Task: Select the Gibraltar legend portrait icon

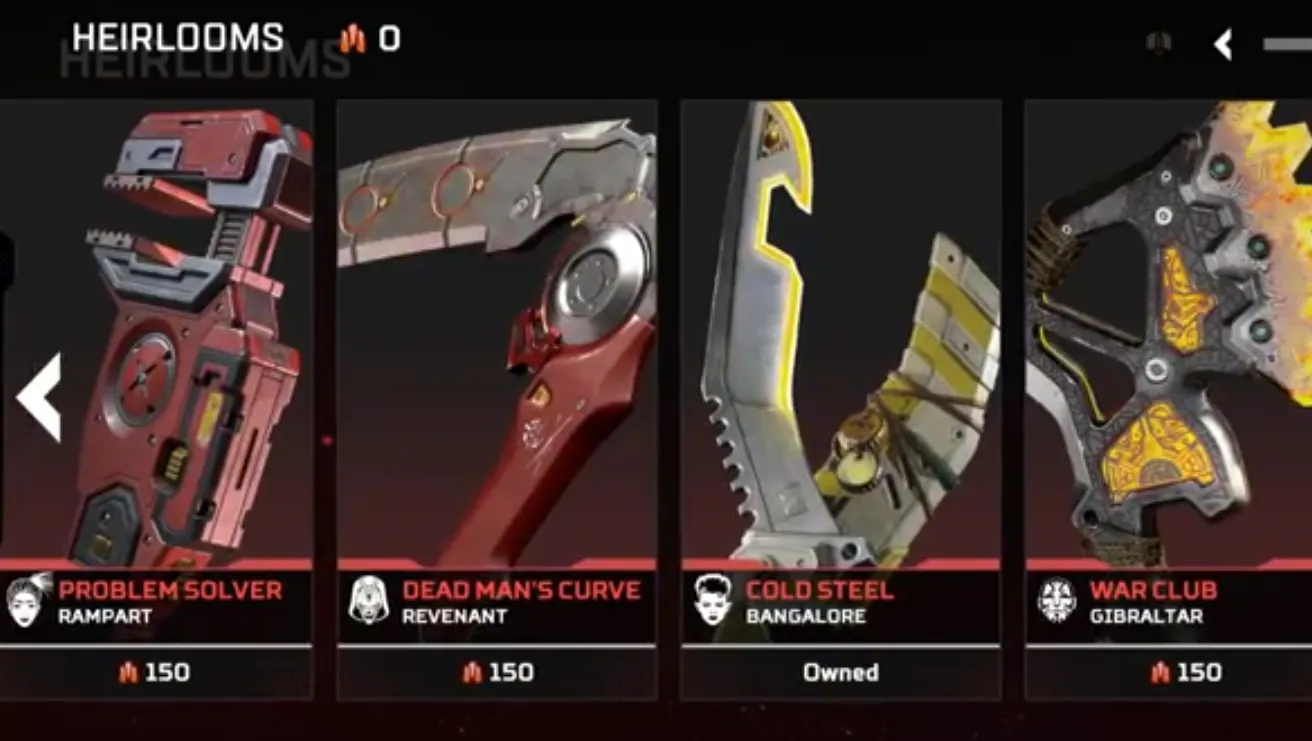Action: pos(1057,602)
